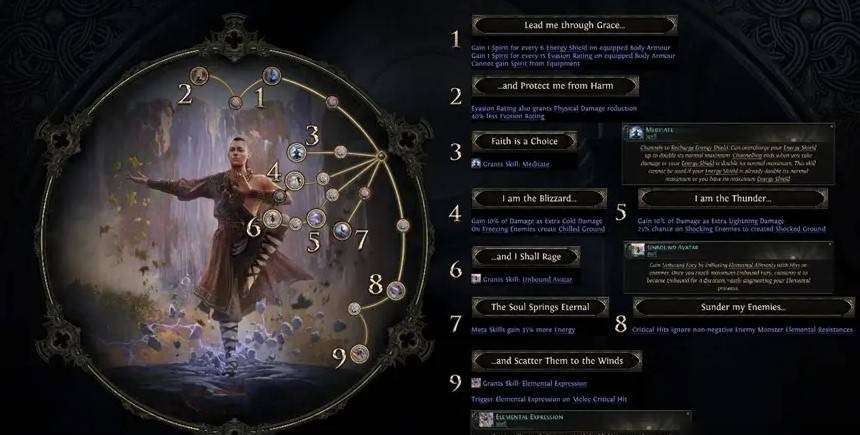Image resolution: width=860 pixels, height=435 pixels.
Task: Select the "...and Protect me from Harm" banner
Action: (541, 87)
